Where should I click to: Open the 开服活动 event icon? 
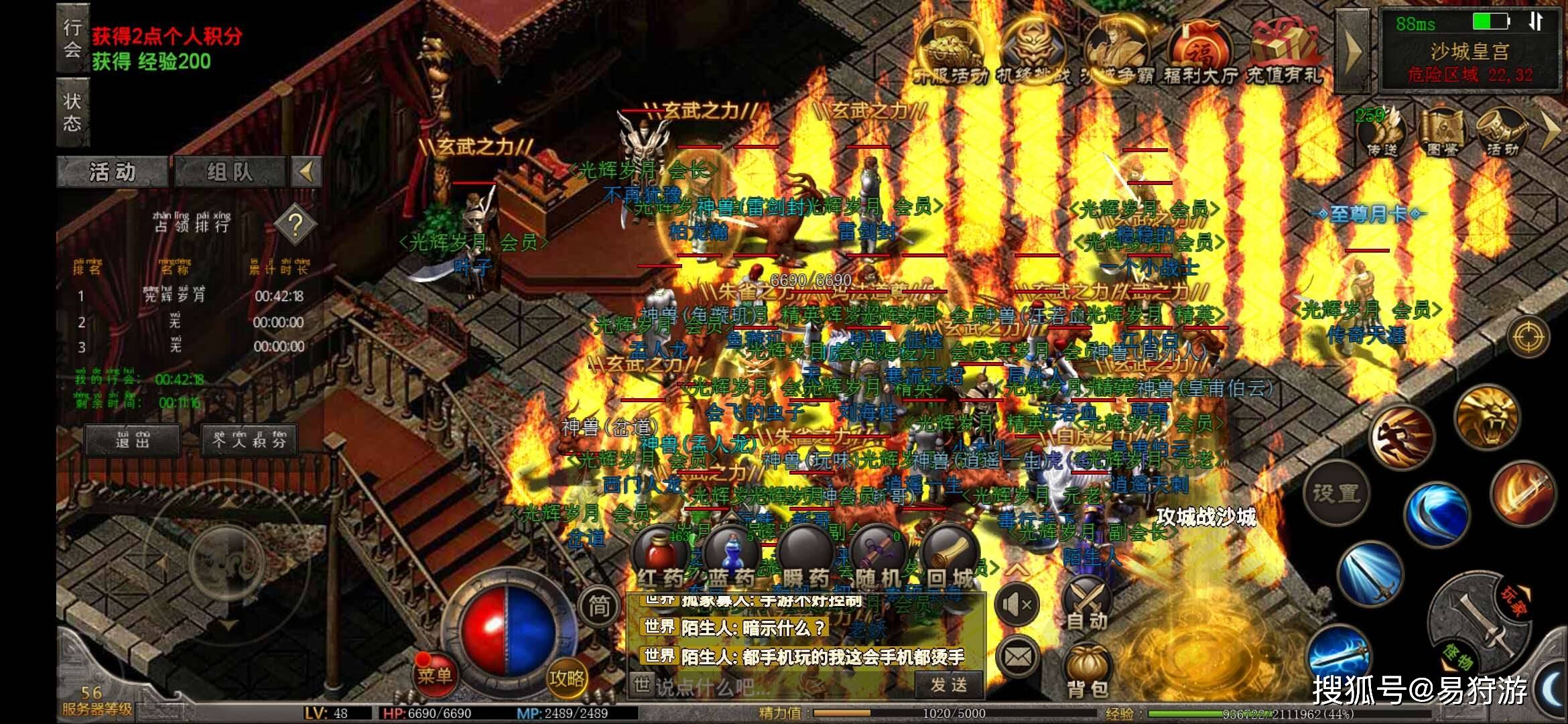coord(950,50)
